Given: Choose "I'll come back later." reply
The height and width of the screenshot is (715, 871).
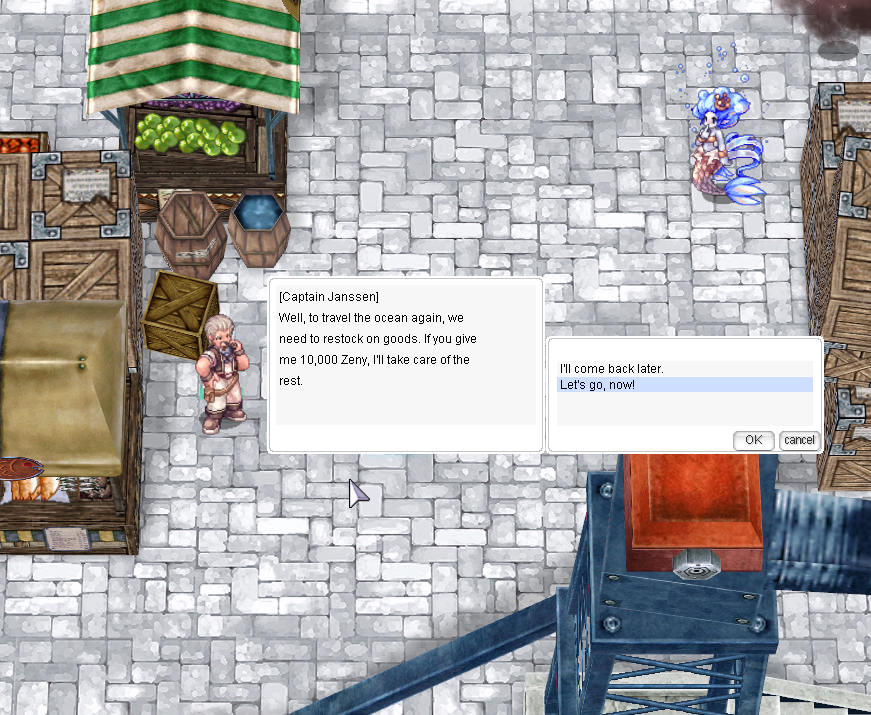Looking at the screenshot, I should (x=611, y=369).
